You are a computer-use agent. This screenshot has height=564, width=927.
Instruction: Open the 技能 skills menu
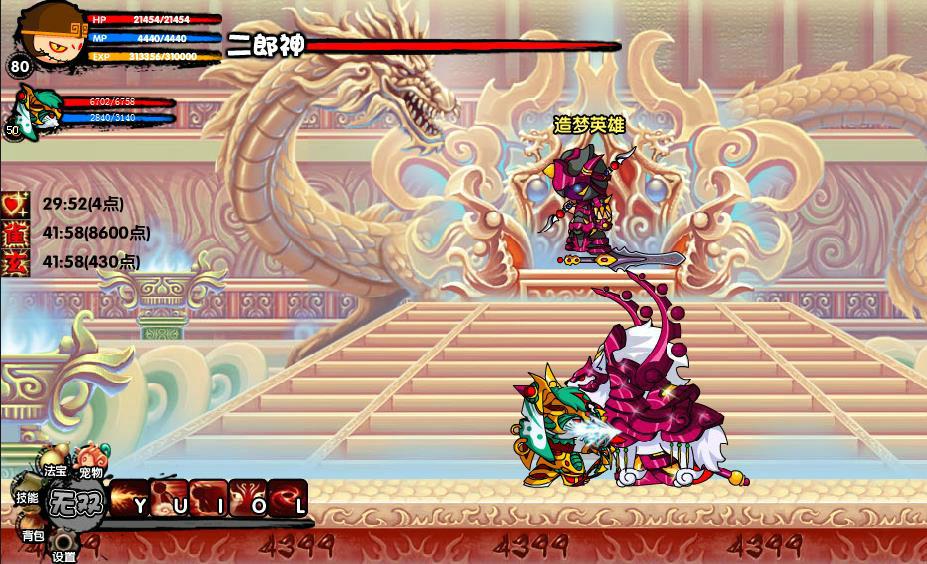(x=27, y=496)
